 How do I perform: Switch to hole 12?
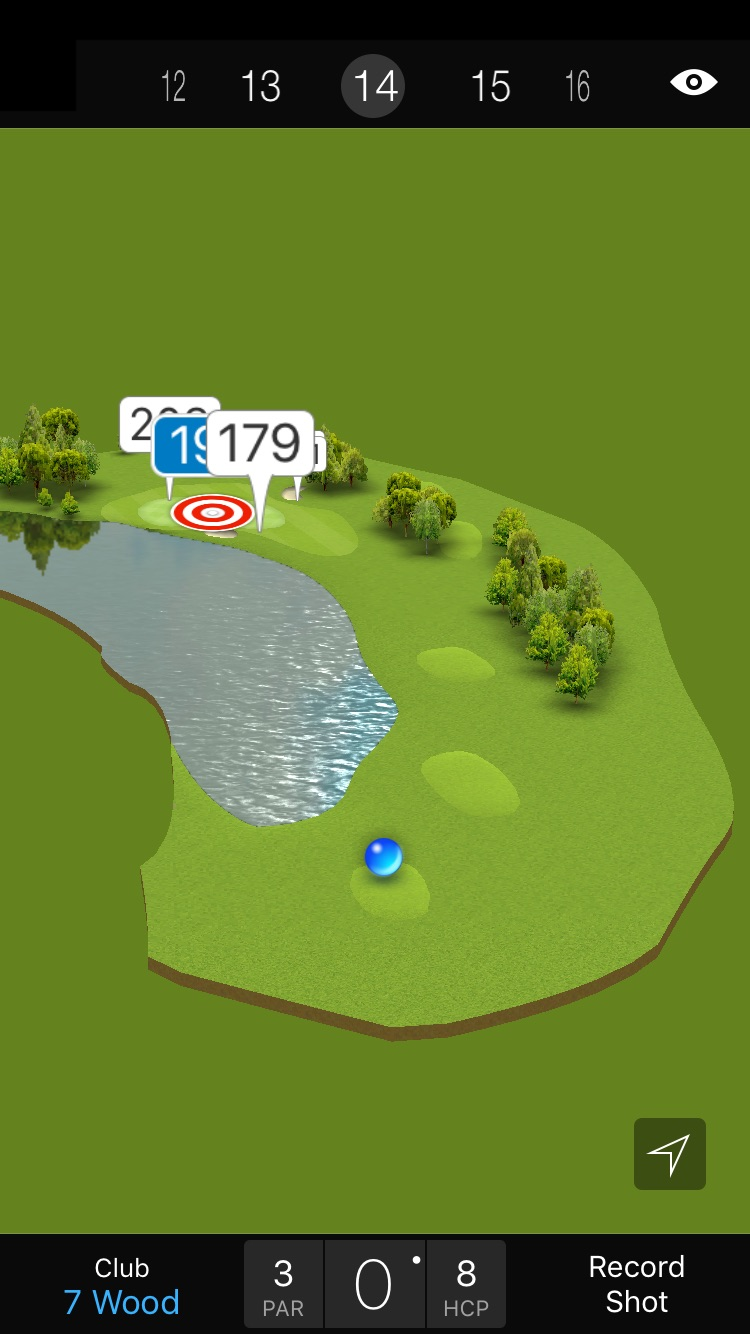tap(173, 86)
